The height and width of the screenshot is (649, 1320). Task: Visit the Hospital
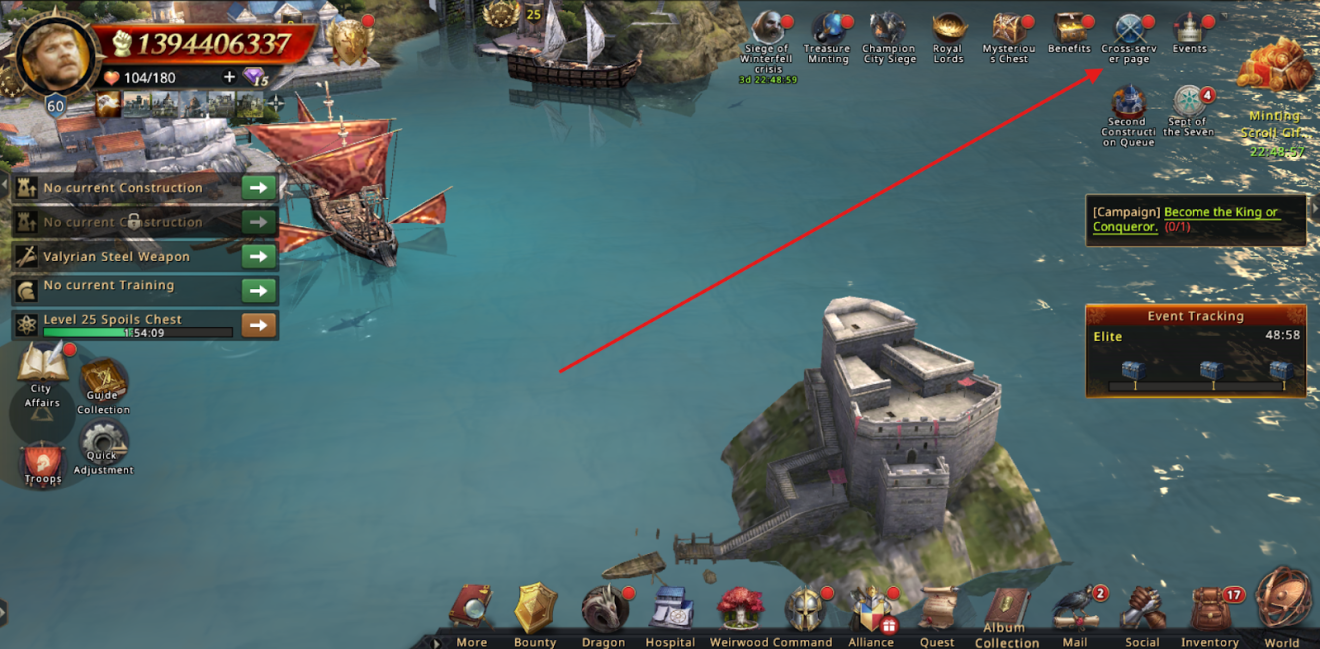(670, 608)
